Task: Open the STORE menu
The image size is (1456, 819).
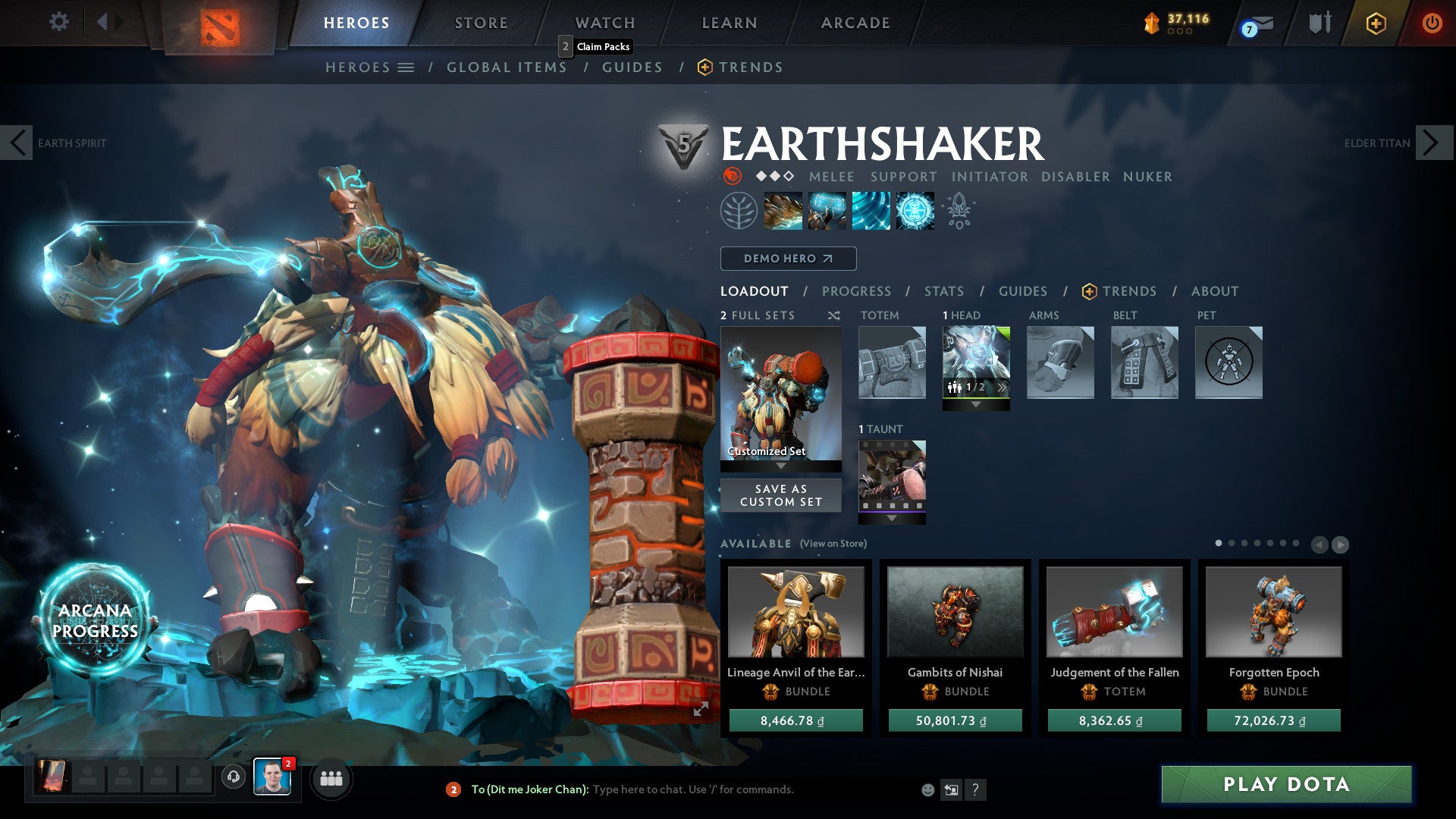Action: 480,22
